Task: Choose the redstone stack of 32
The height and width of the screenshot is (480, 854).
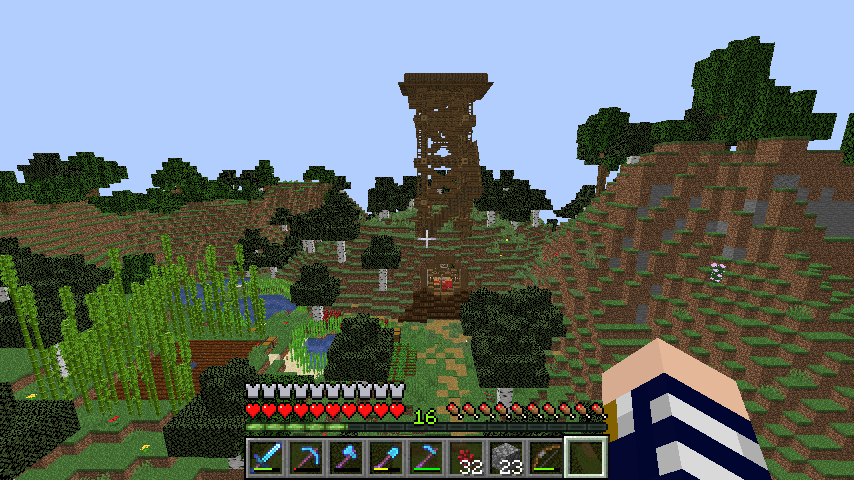Action: coord(465,457)
